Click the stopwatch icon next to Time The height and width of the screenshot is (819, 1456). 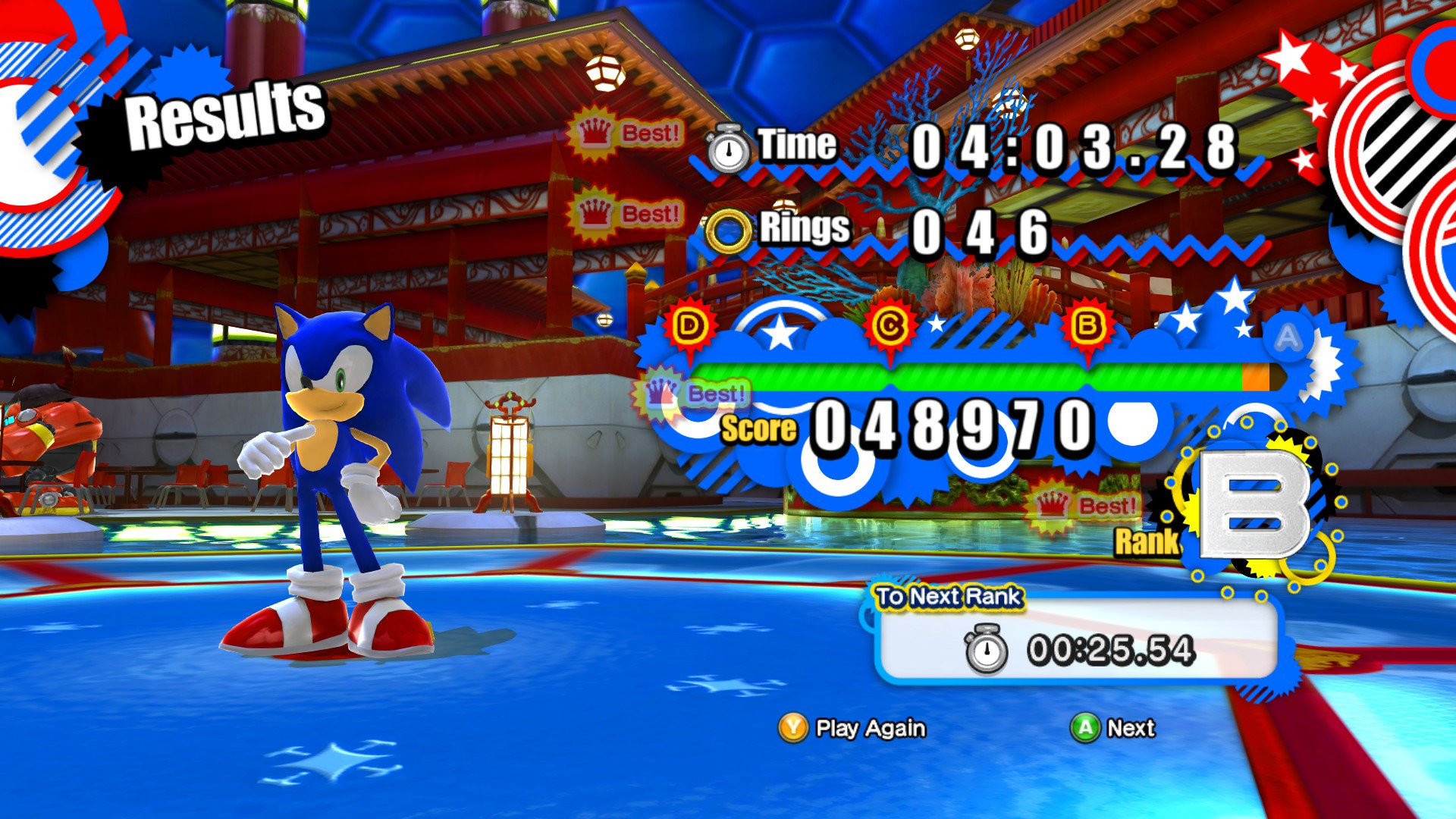[x=729, y=149]
